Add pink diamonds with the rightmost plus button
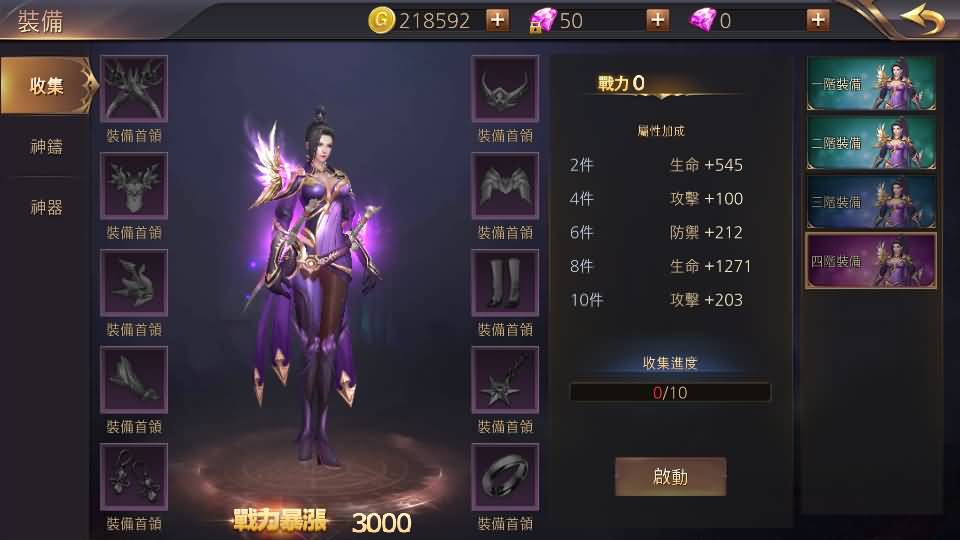 click(x=817, y=20)
